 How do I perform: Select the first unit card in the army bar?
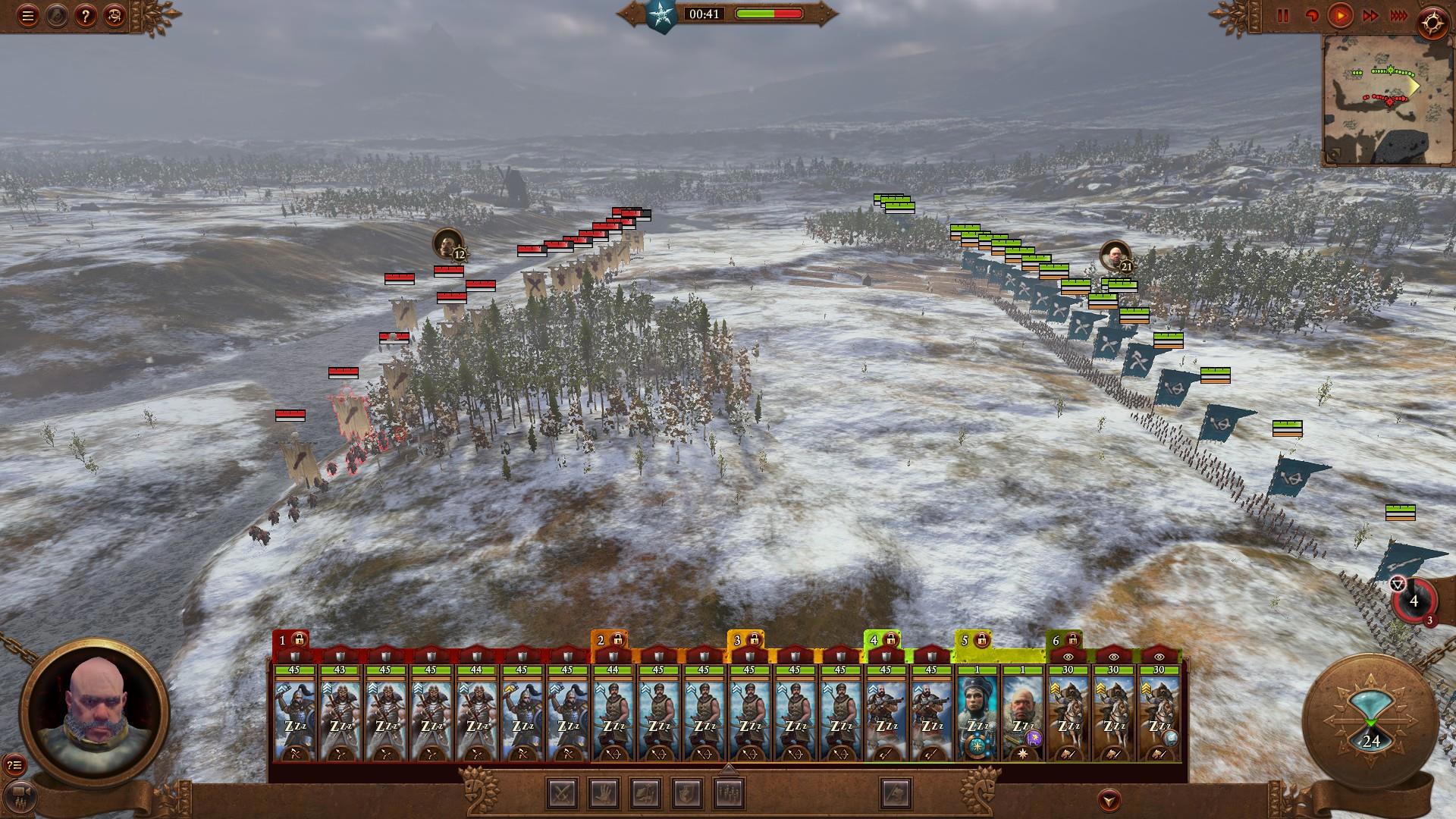294,713
